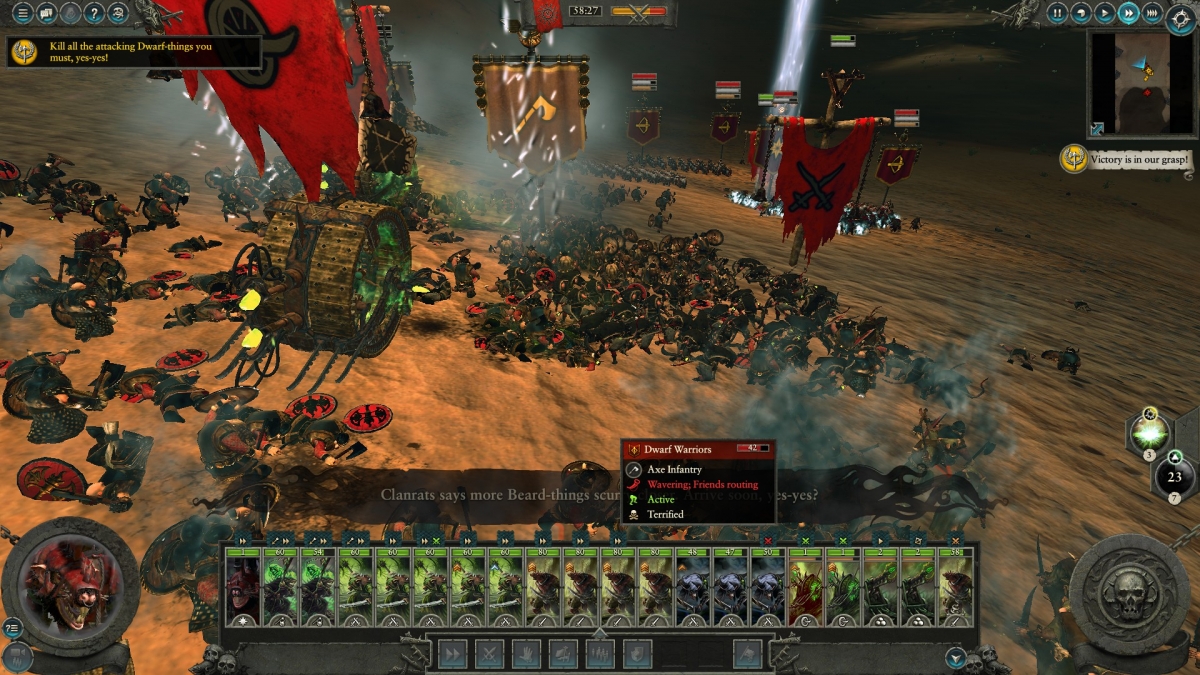Image resolution: width=1200 pixels, height=675 pixels.
Task: Set the fastest triple-arrow speed
Action: point(1152,13)
